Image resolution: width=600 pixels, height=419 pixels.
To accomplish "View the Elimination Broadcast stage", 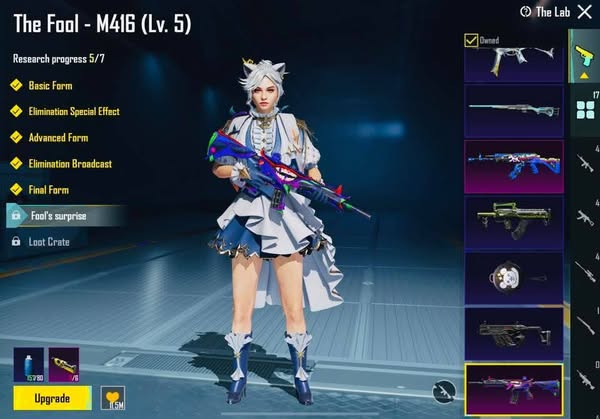I will (x=69, y=163).
